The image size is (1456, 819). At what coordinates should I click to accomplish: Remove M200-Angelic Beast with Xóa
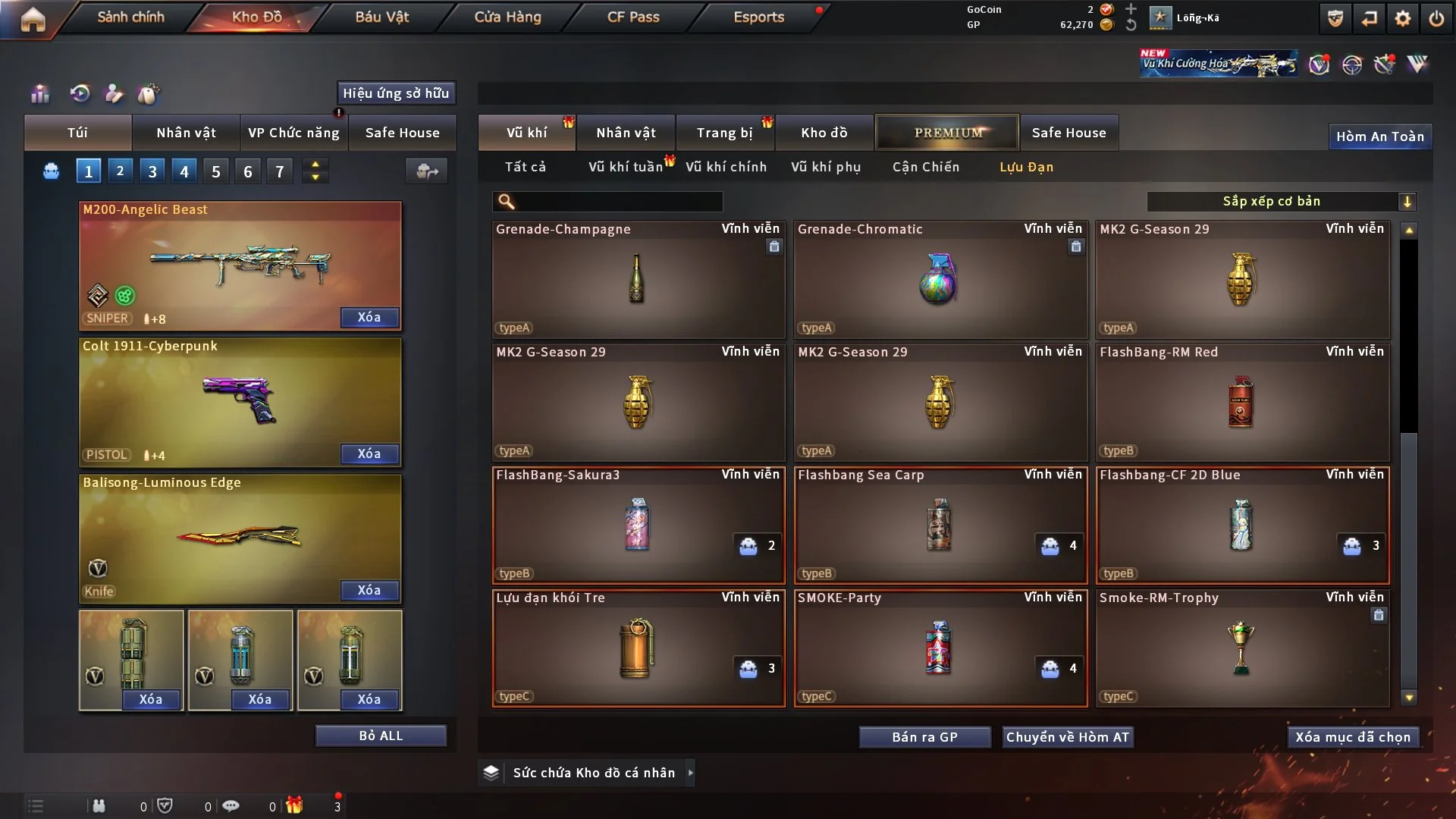pyautogui.click(x=369, y=317)
